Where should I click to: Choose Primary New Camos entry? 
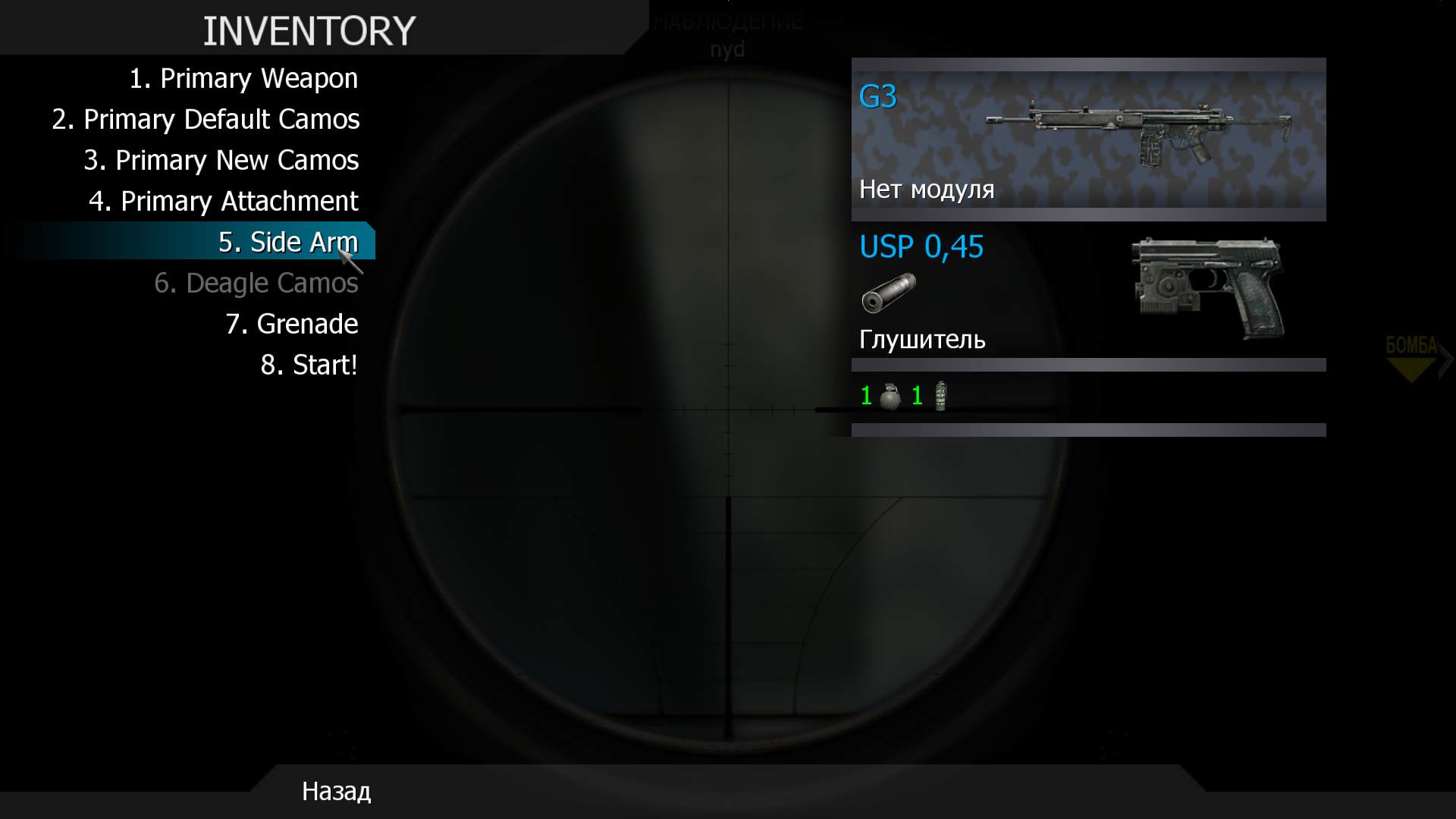click(221, 161)
